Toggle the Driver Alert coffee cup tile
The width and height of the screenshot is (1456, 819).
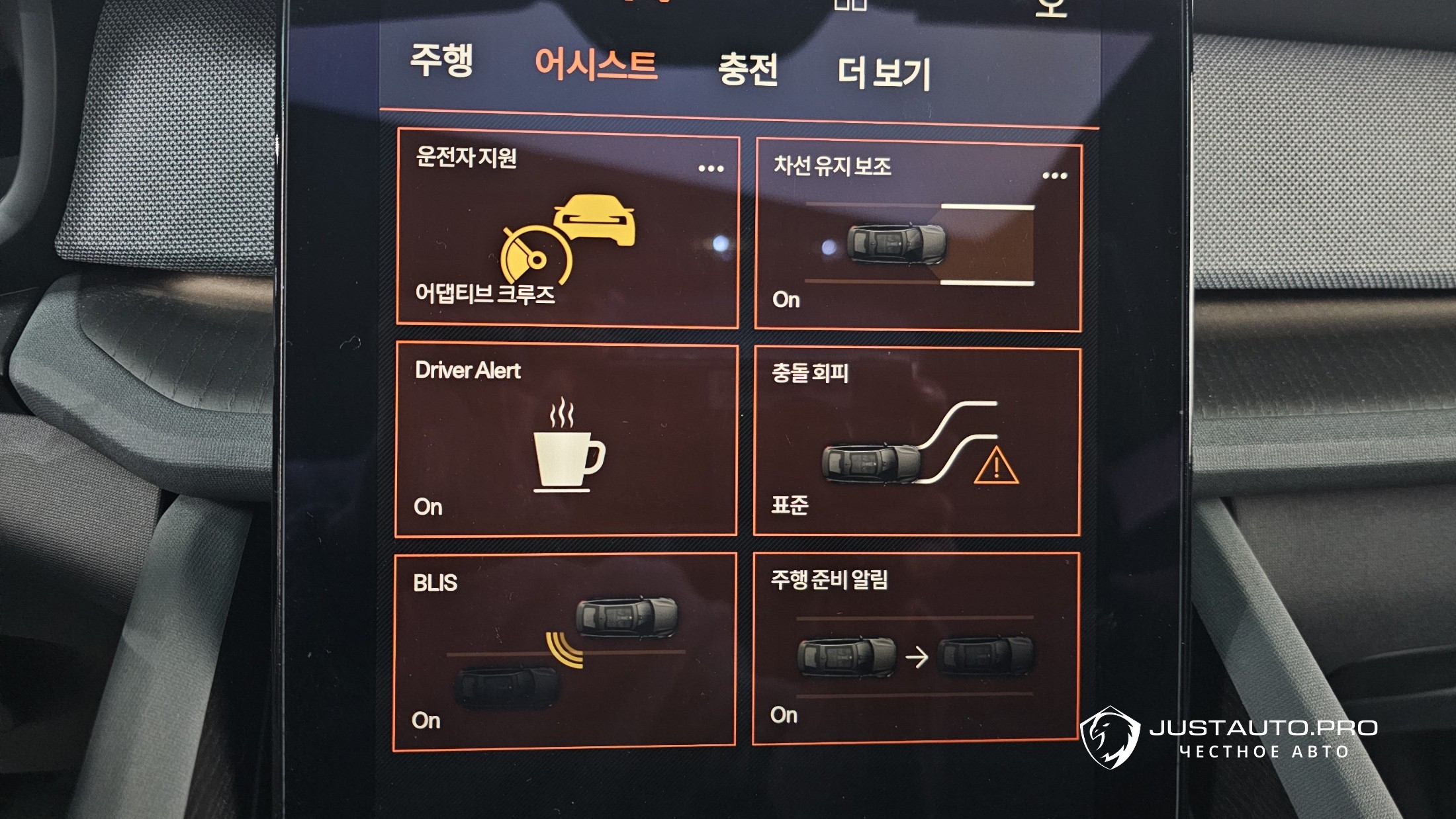[566, 440]
